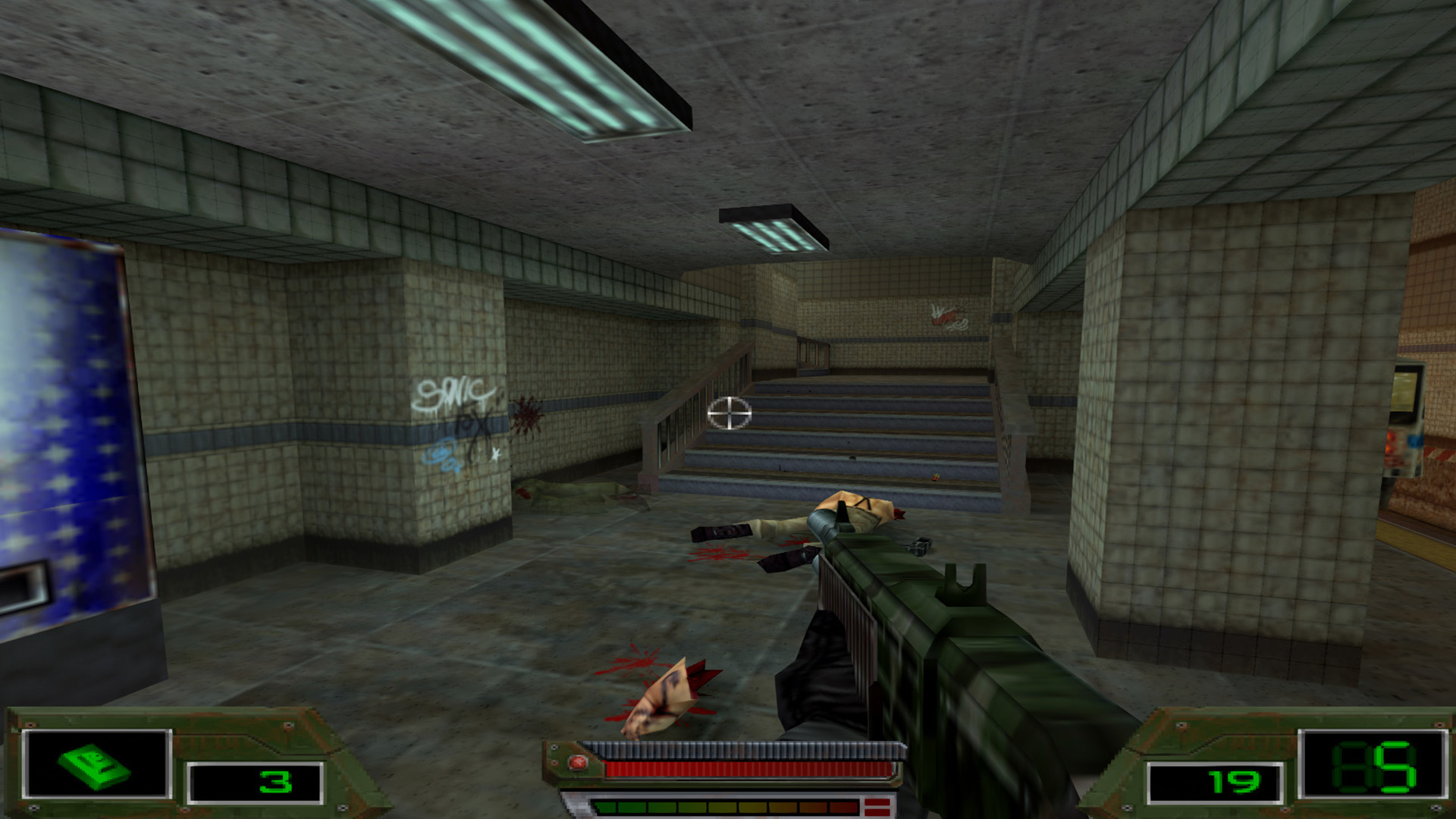Select the green inventory item slot
Image resolution: width=1456 pixels, height=819 pixels.
(x=96, y=764)
